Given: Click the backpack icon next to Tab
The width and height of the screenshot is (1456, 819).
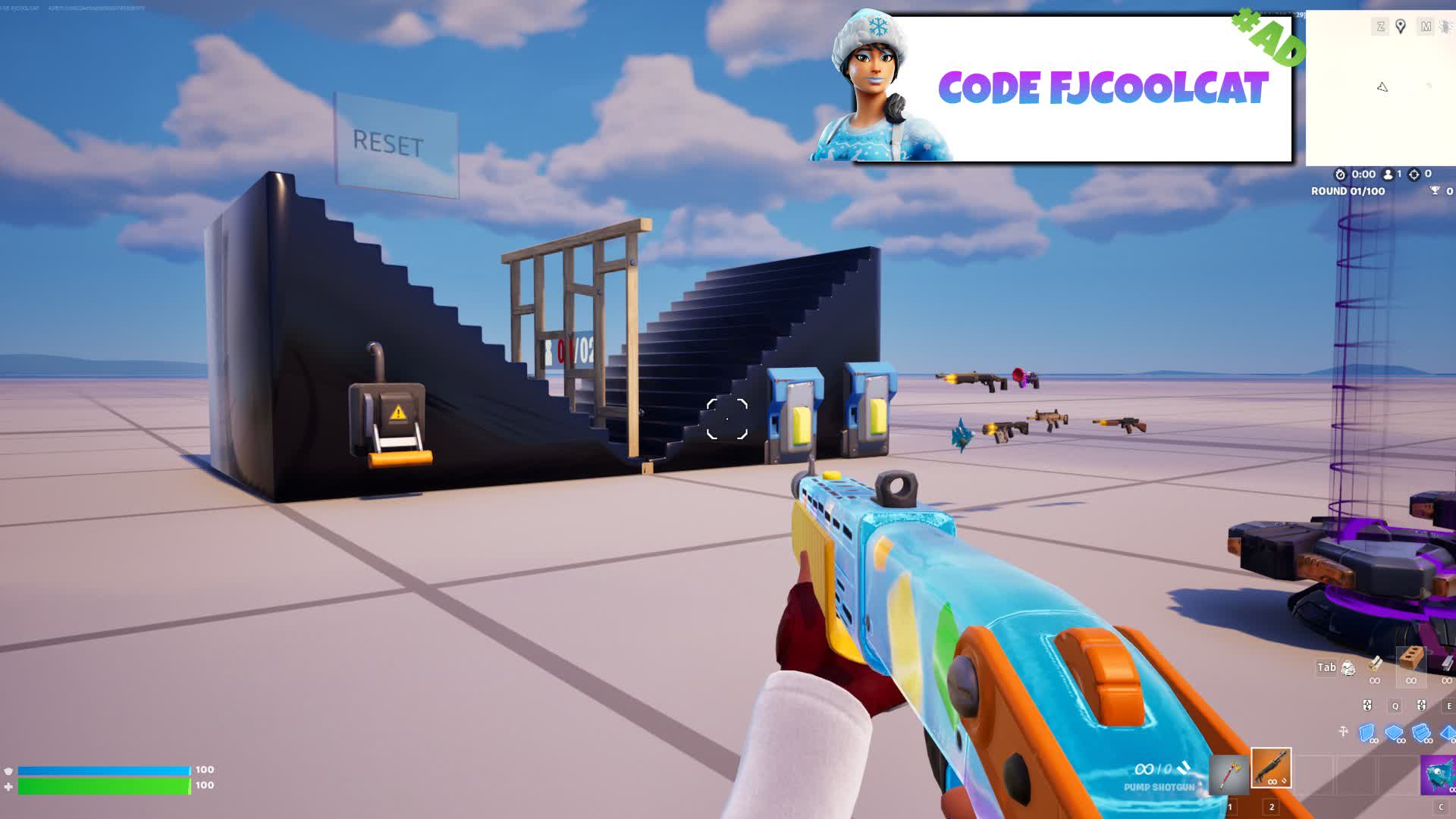Looking at the screenshot, I should [1348, 669].
